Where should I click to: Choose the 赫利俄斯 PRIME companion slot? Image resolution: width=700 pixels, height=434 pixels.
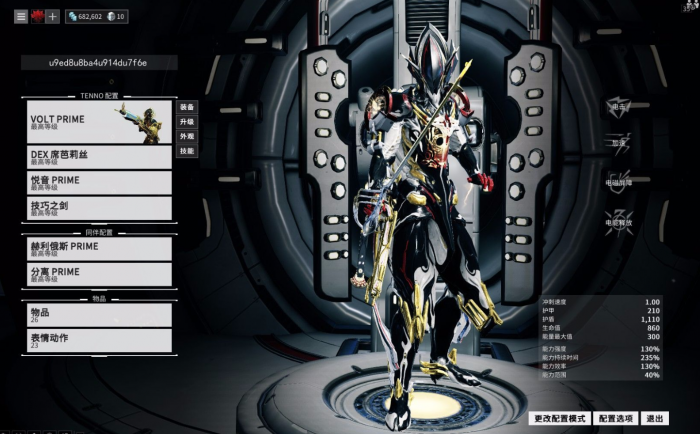point(99,248)
